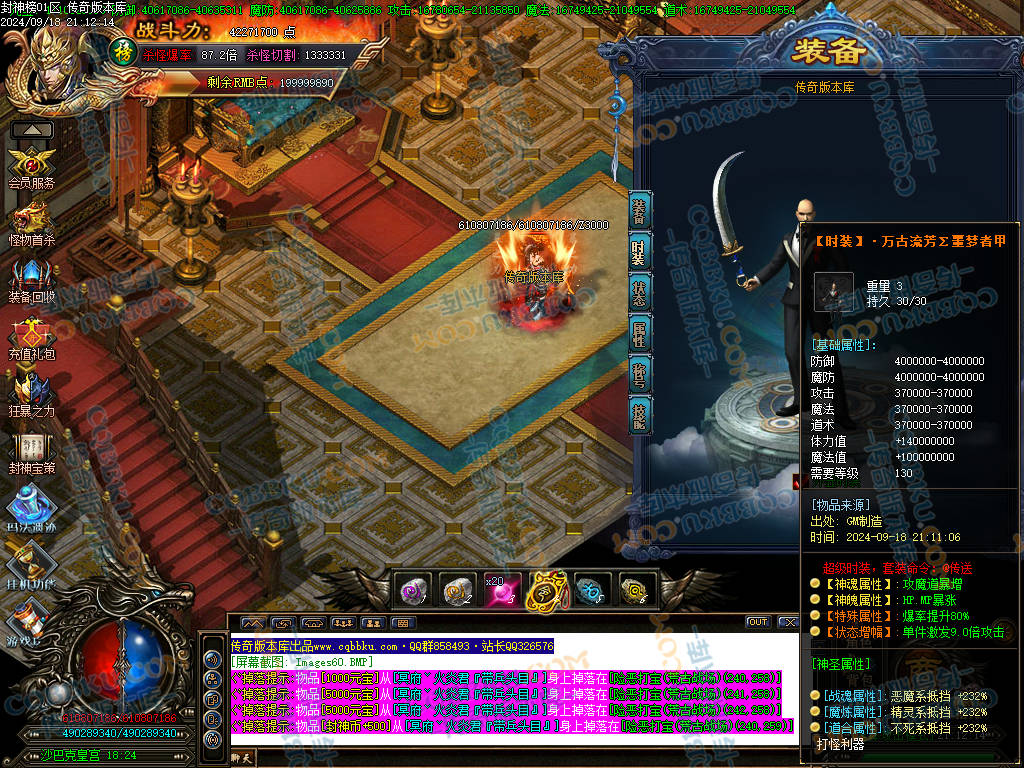Open the 封神宝策 scroll menu

pos(31,450)
